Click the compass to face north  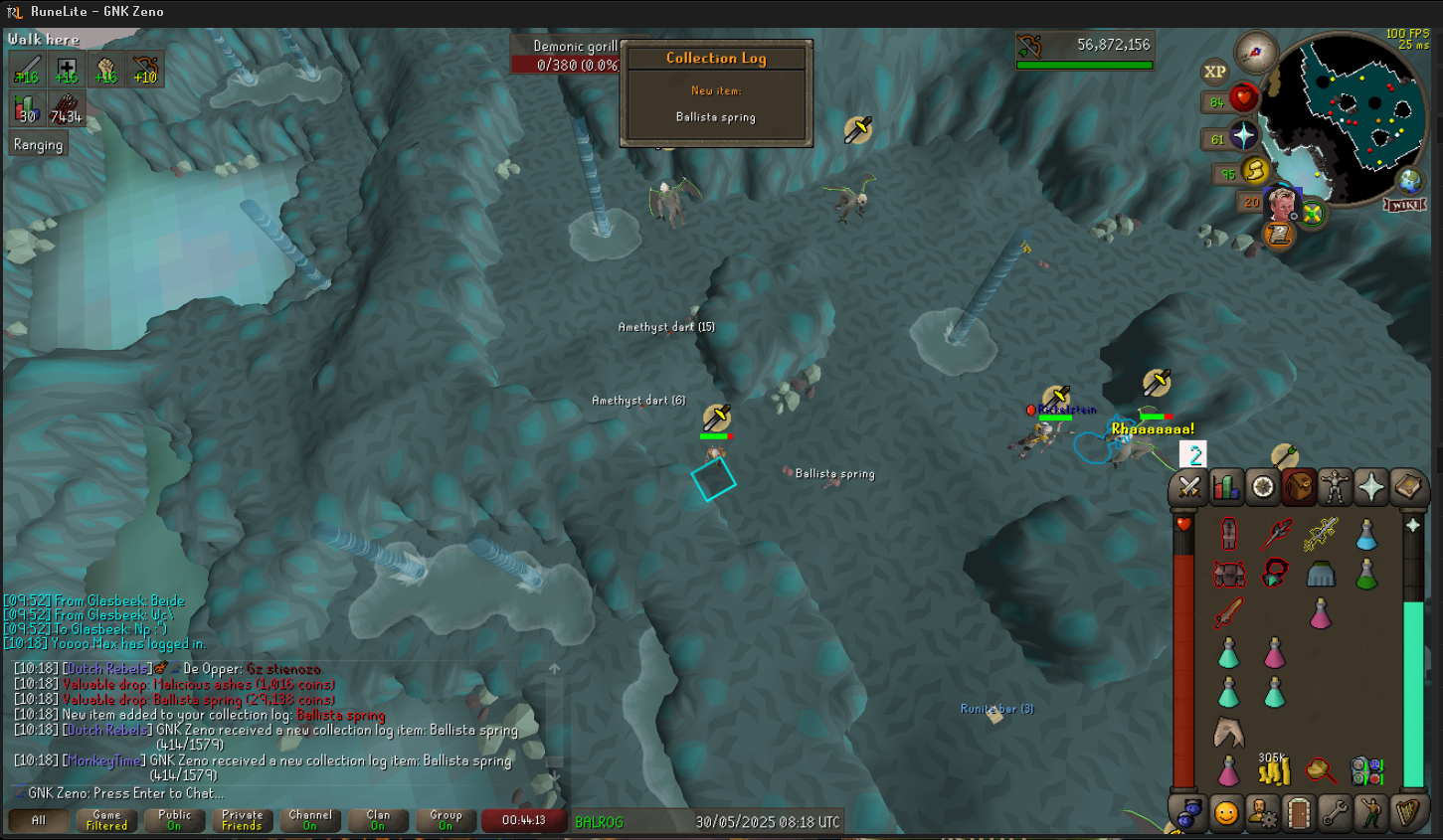[1255, 53]
